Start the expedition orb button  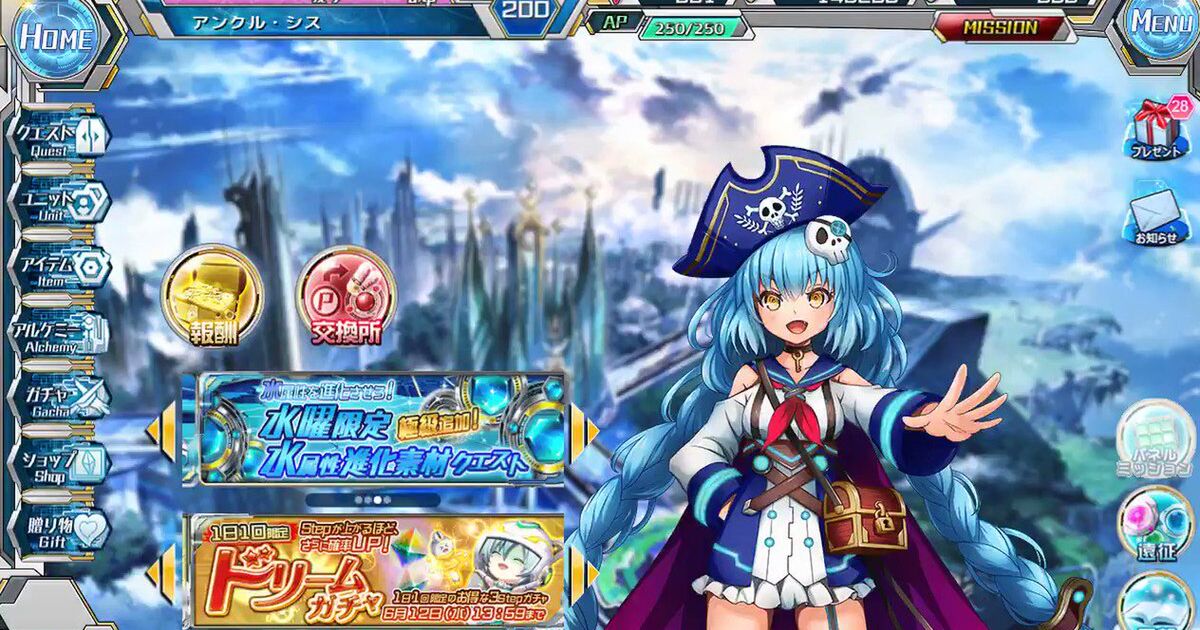click(1155, 525)
